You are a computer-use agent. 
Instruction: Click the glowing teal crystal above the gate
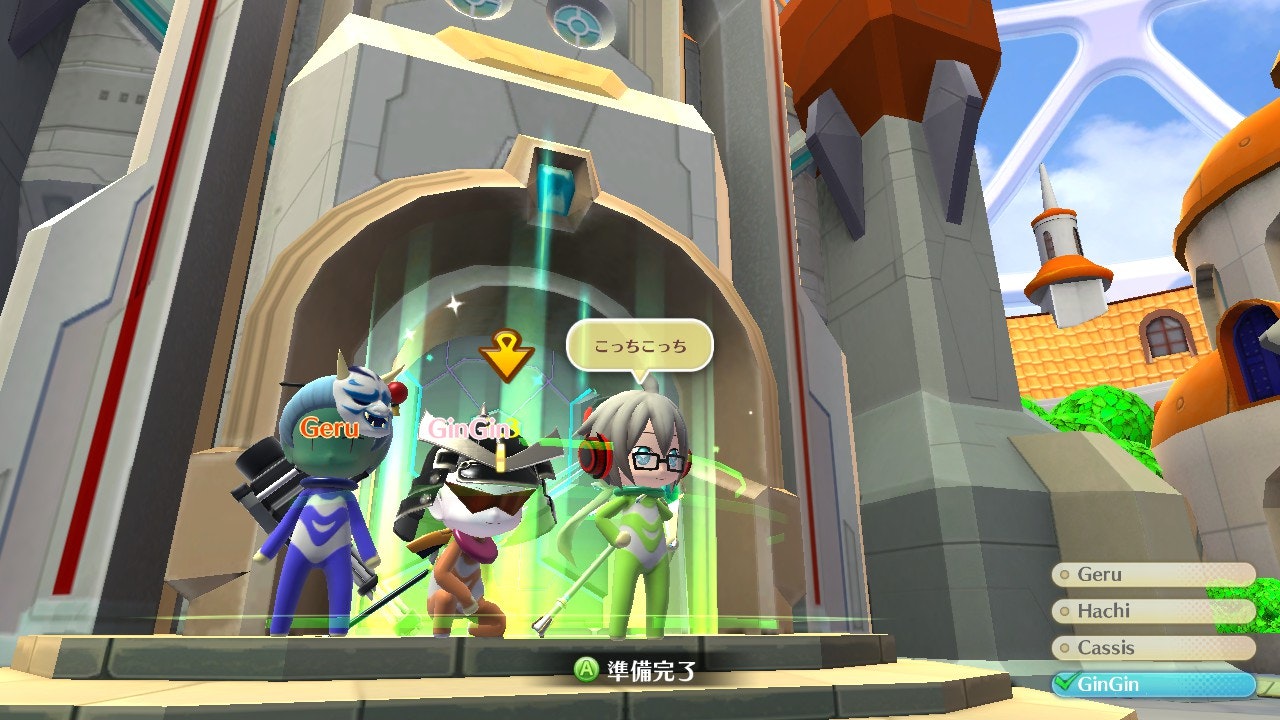pyautogui.click(x=555, y=185)
